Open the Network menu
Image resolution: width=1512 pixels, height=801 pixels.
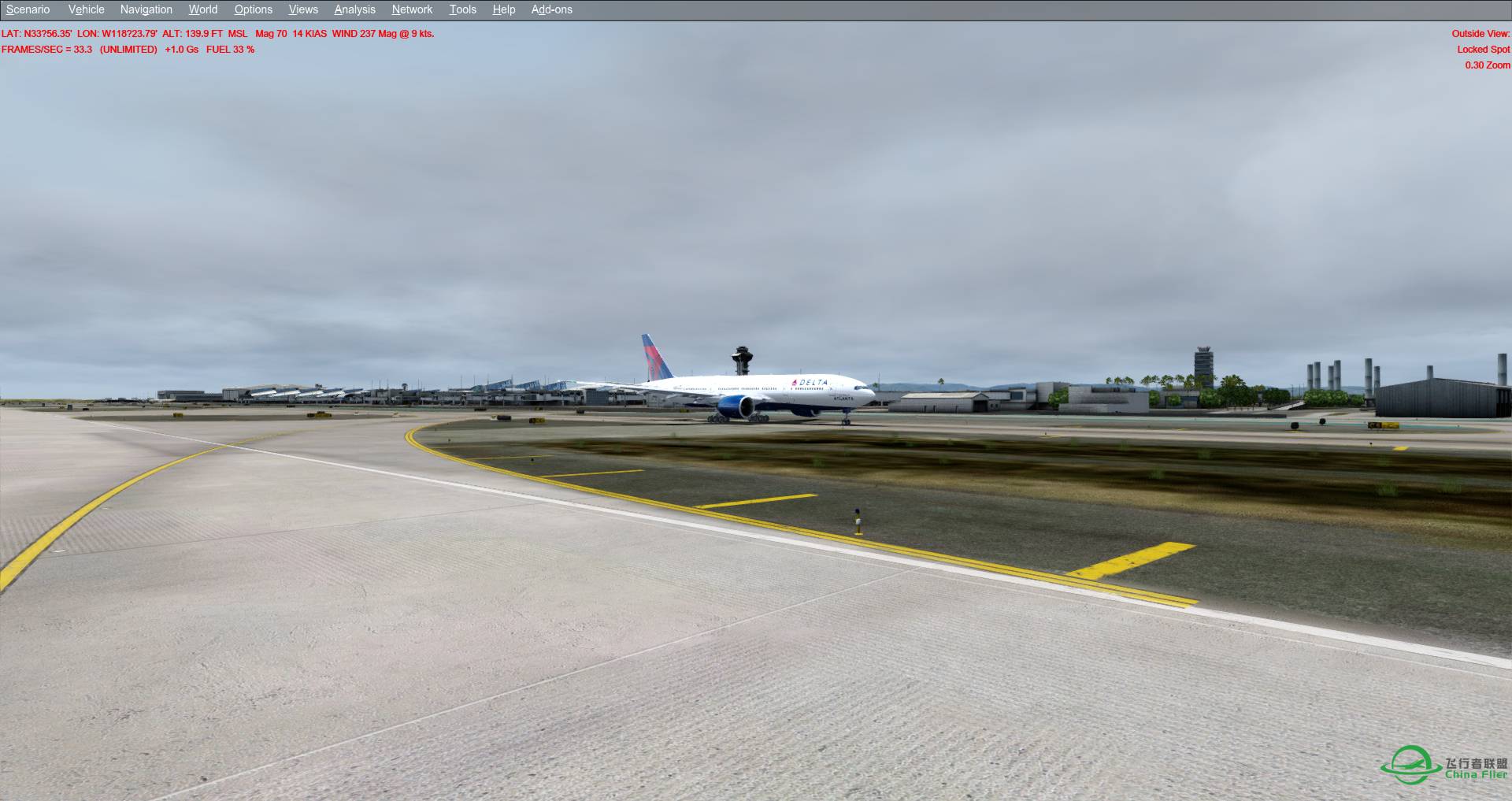tap(411, 9)
